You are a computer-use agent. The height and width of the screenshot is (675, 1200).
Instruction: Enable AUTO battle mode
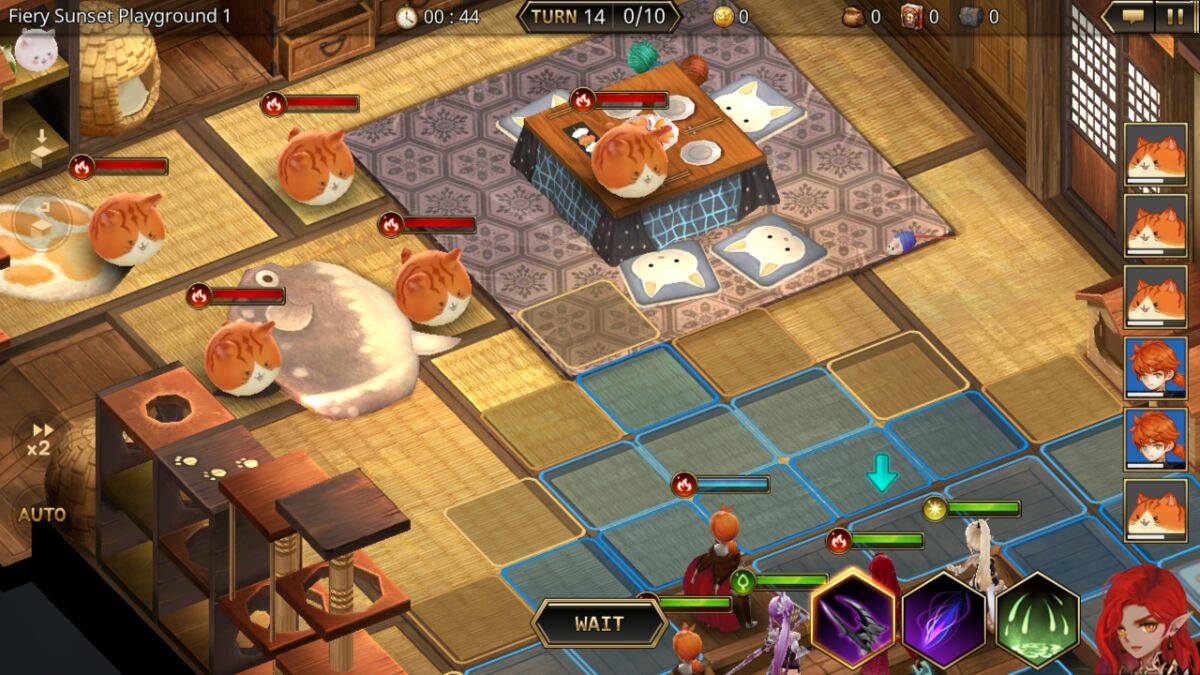(42, 515)
